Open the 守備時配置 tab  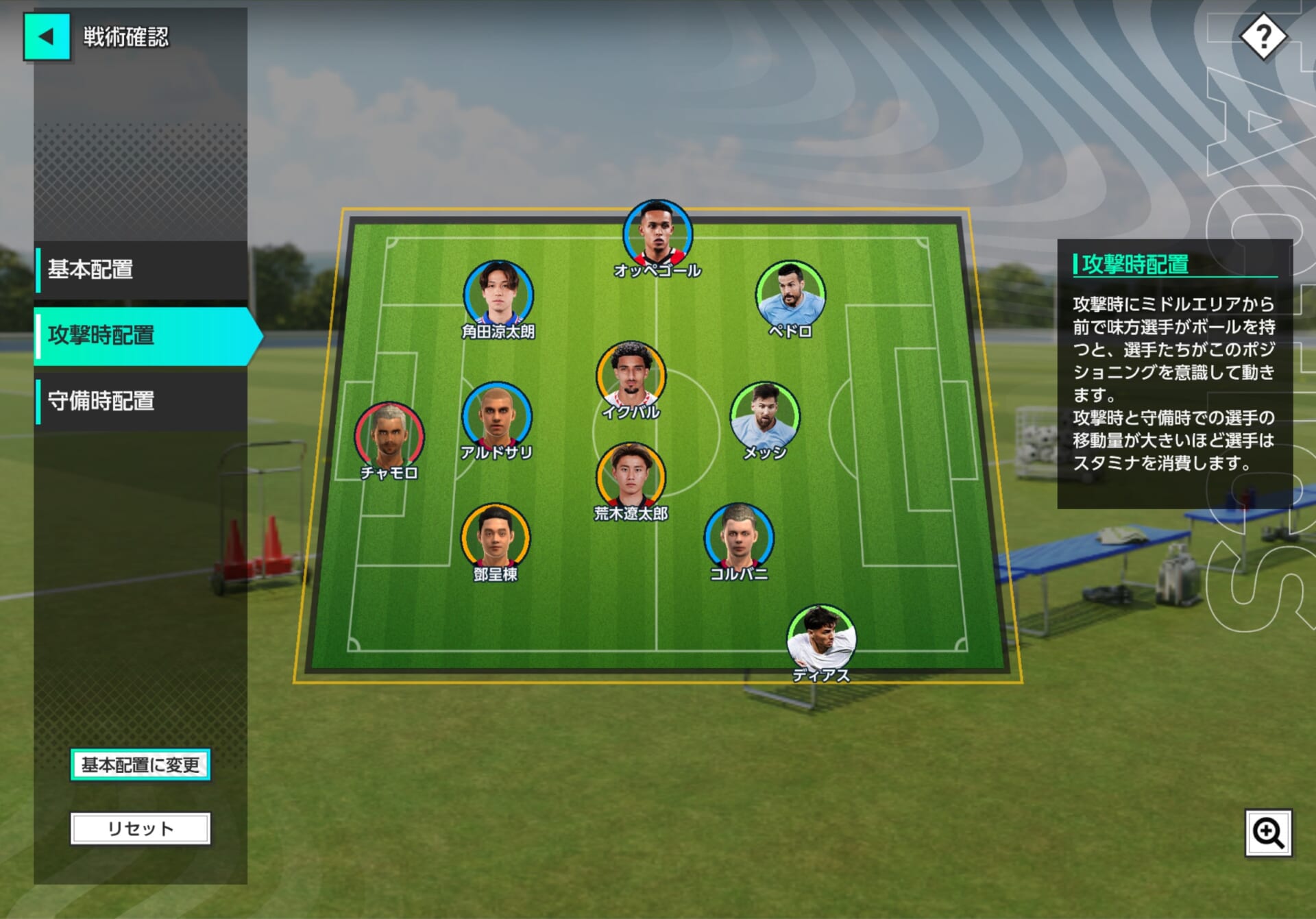click(x=141, y=401)
